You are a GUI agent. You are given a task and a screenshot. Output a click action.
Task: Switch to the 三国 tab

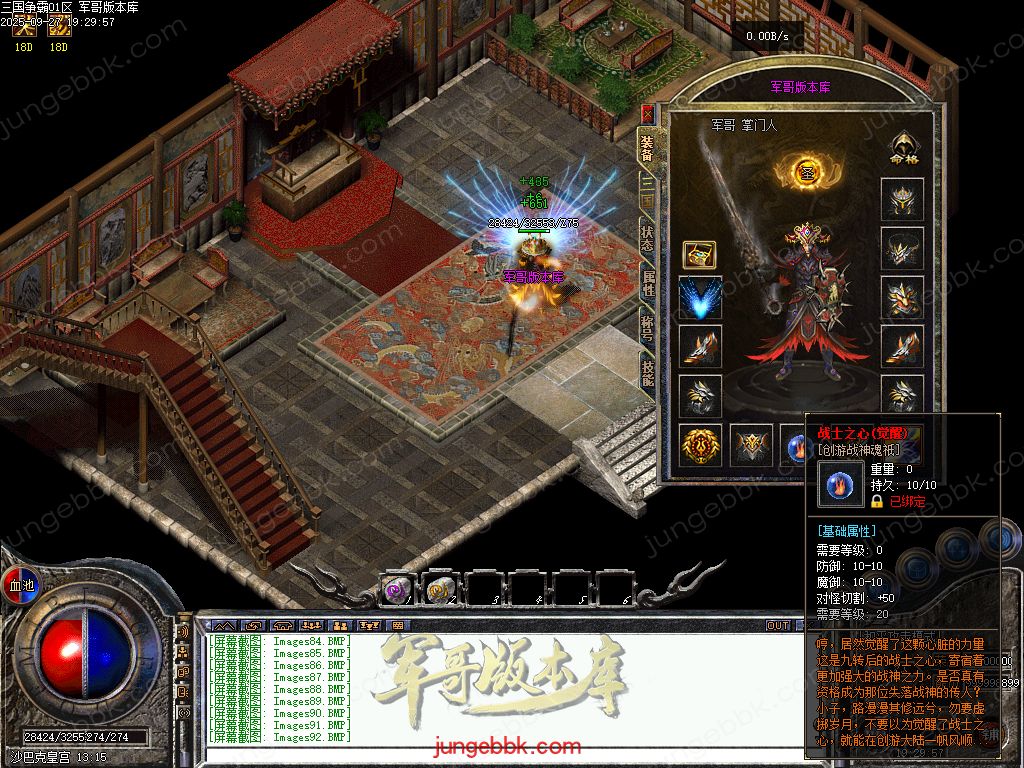(647, 194)
